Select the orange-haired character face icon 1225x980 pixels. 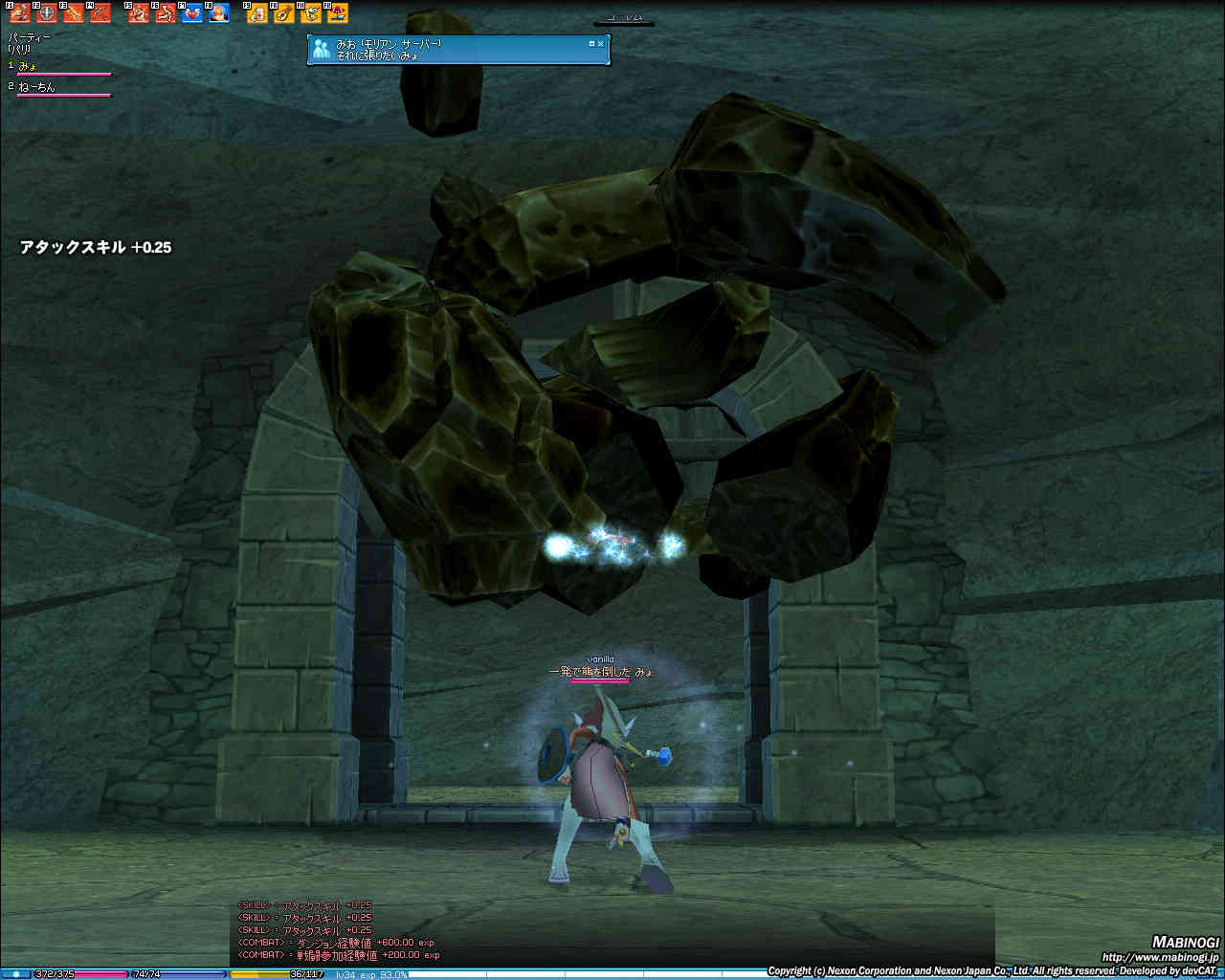[219, 13]
